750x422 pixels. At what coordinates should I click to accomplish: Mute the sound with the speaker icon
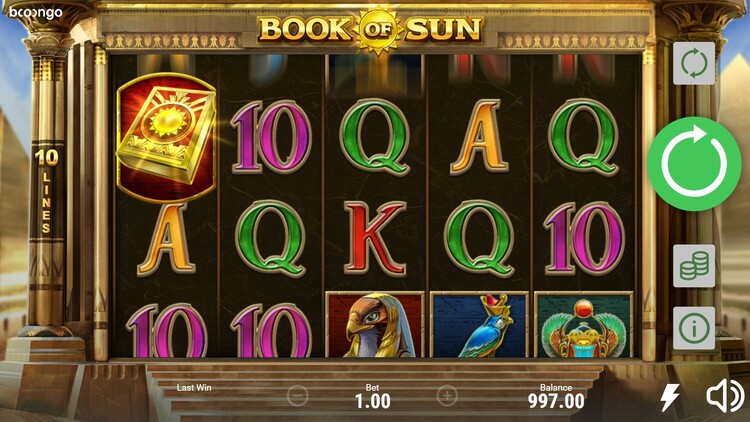pos(725,397)
